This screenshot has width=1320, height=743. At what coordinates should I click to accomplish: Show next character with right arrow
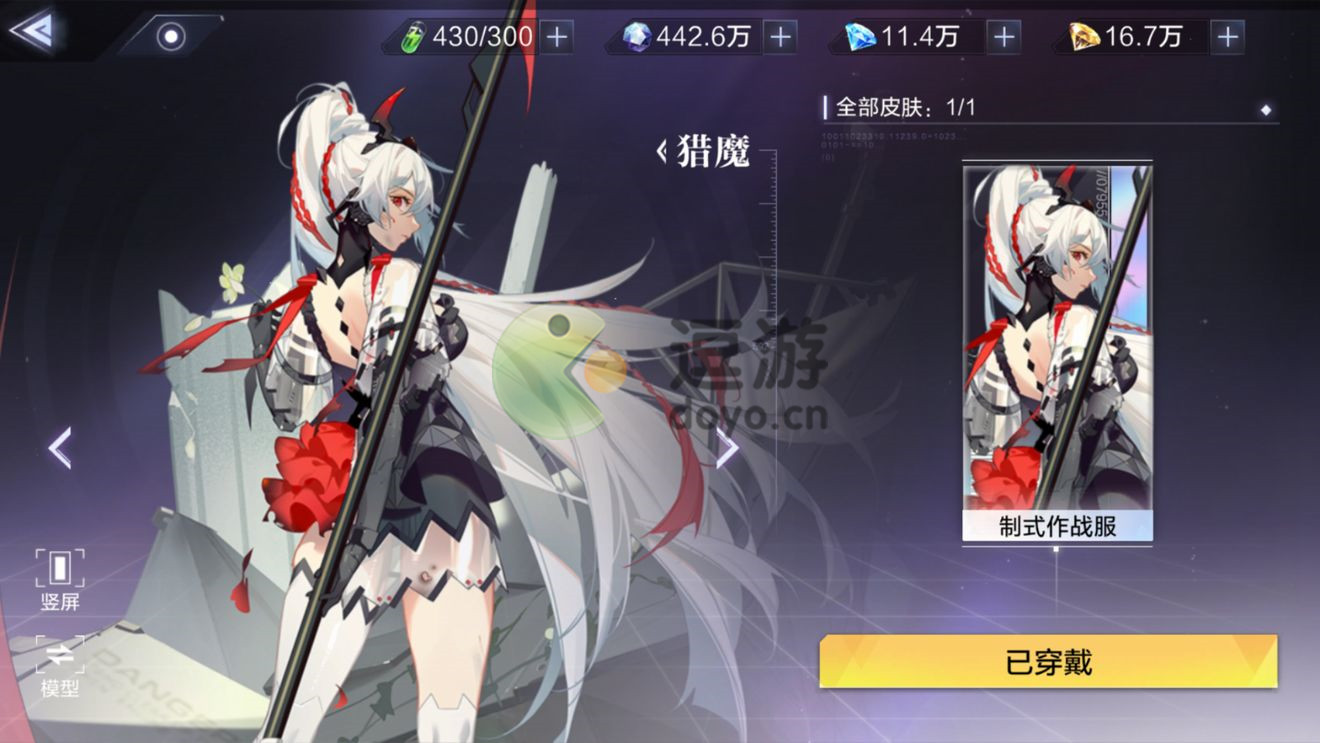coord(727,450)
